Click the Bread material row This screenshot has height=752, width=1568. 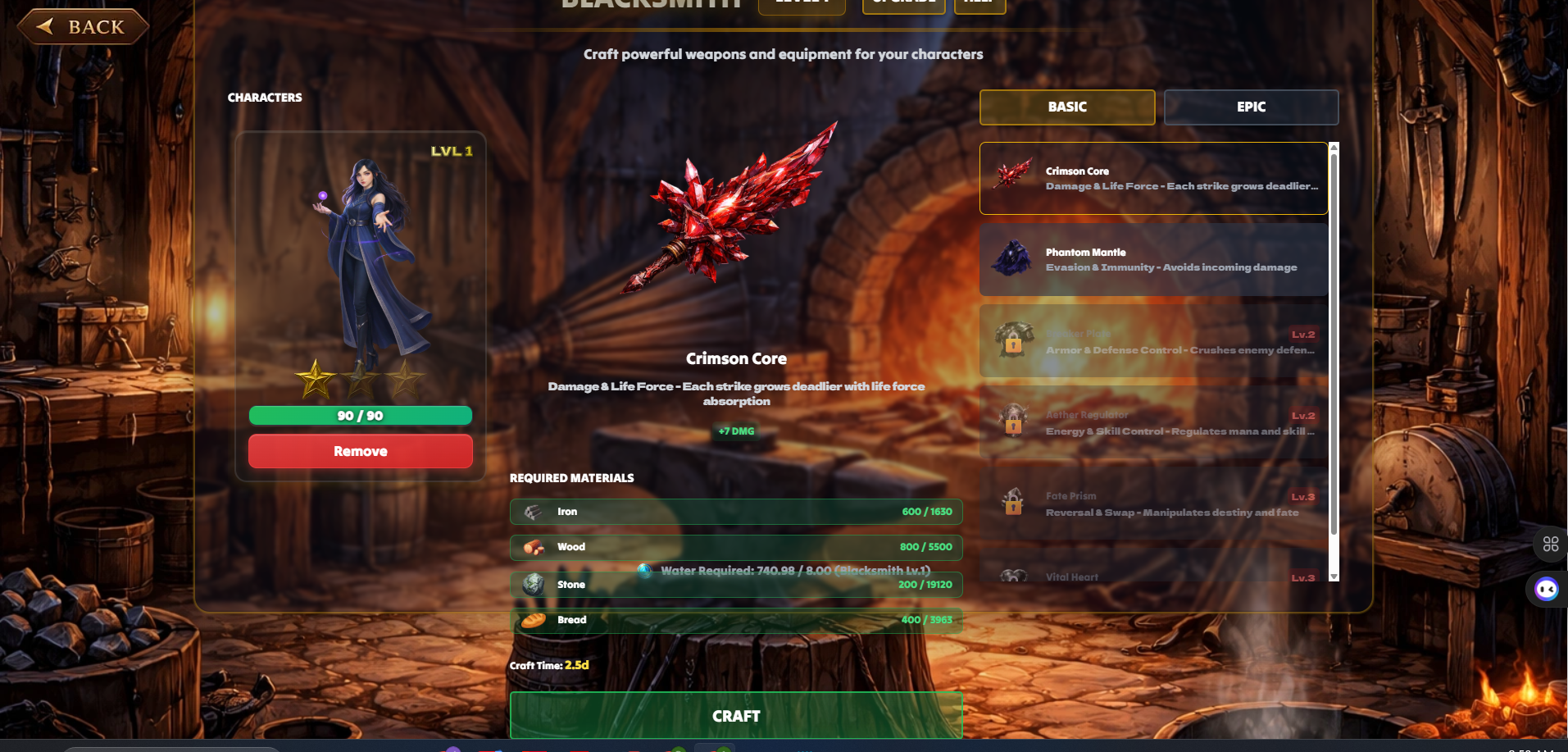click(x=735, y=620)
